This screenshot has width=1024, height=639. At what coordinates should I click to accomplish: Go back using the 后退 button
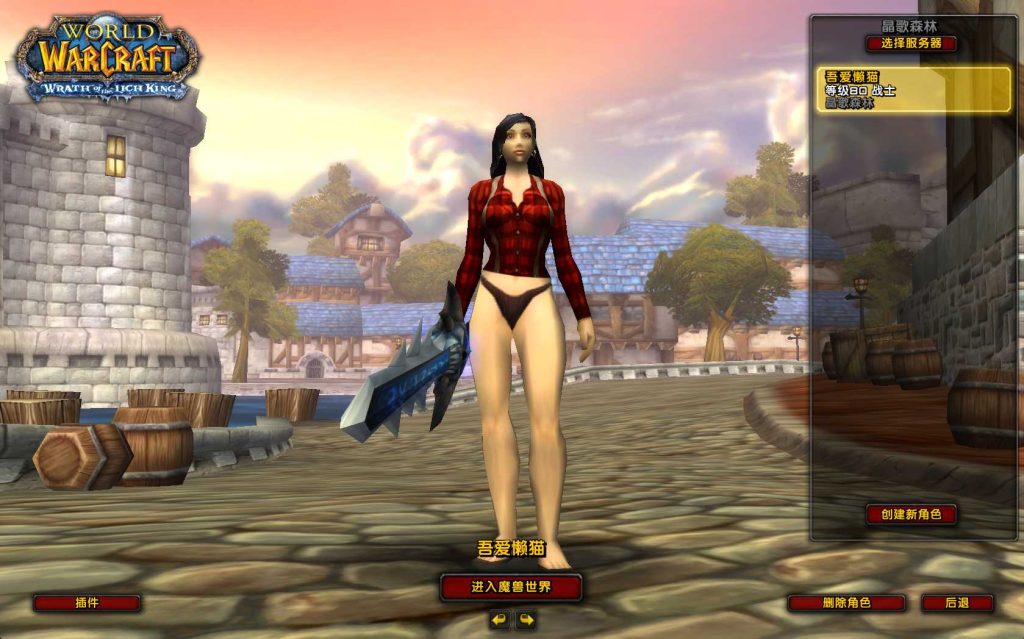(x=957, y=603)
